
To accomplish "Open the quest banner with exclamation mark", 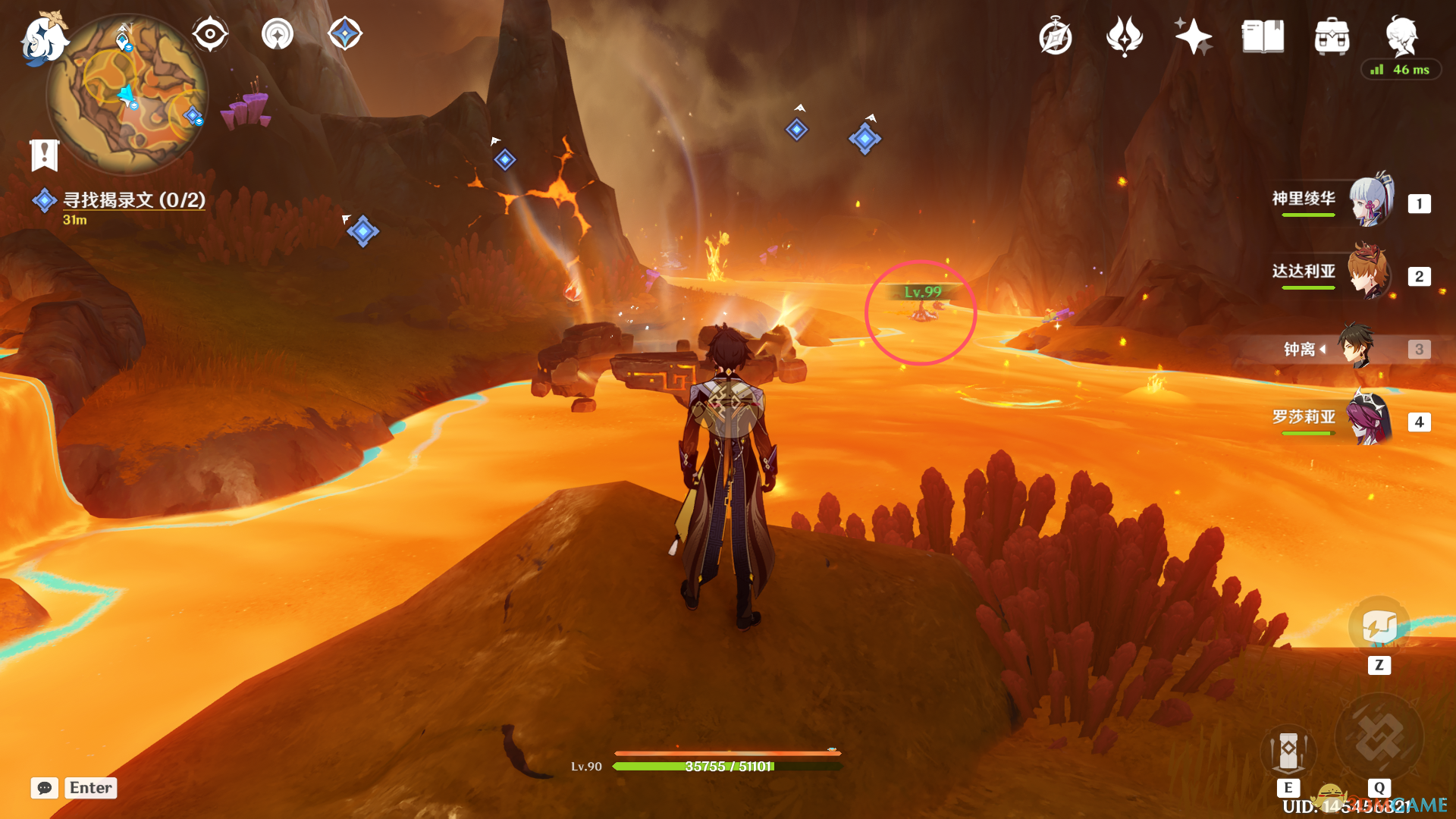I will pos(45,155).
